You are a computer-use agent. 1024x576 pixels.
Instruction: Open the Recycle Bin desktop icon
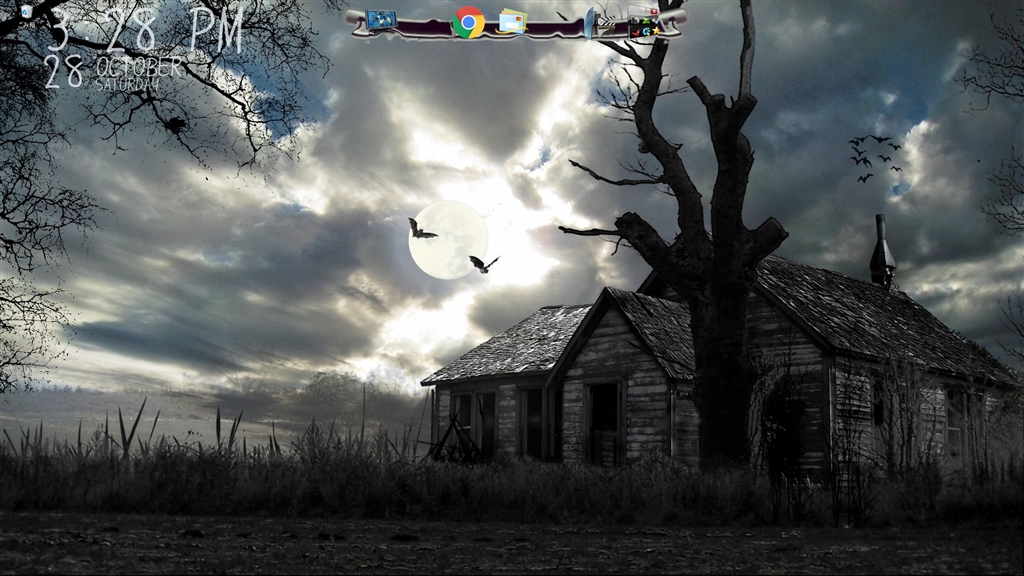[25, 11]
